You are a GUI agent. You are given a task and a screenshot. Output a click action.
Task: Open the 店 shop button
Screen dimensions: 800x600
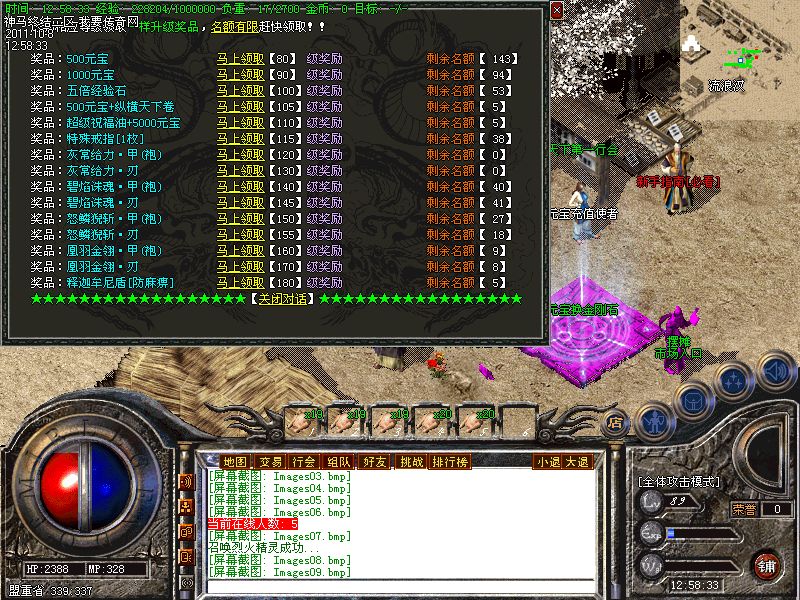615,421
